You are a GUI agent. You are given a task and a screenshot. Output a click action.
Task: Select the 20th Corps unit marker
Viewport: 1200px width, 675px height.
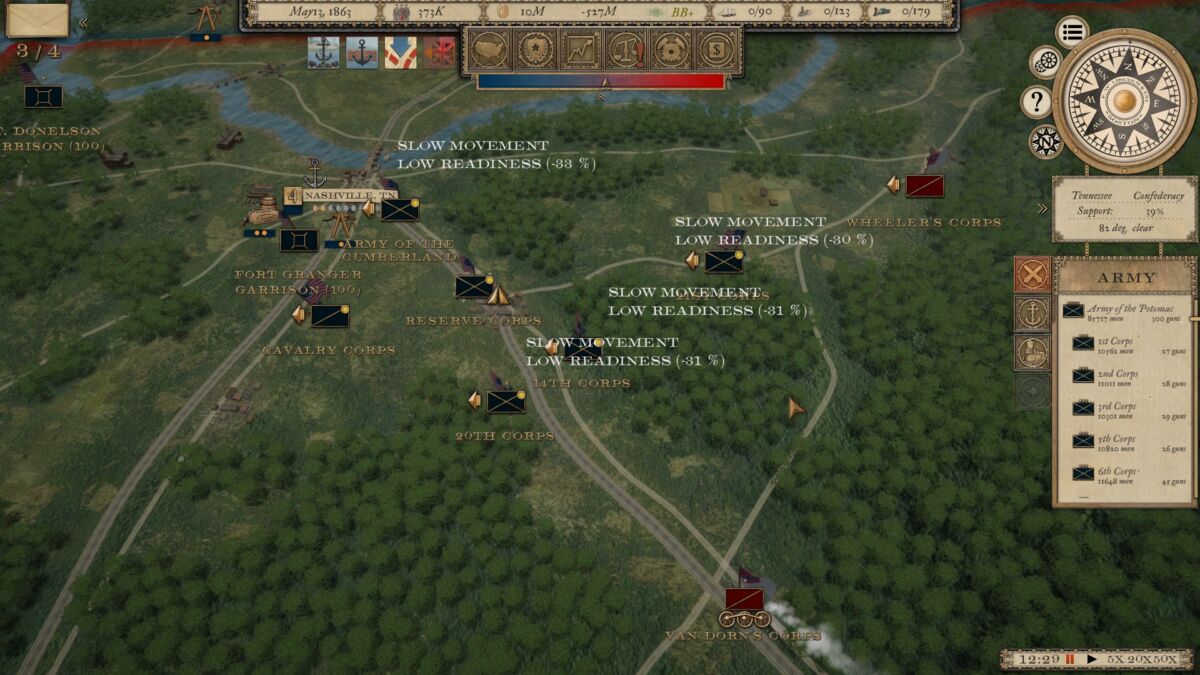(505, 401)
